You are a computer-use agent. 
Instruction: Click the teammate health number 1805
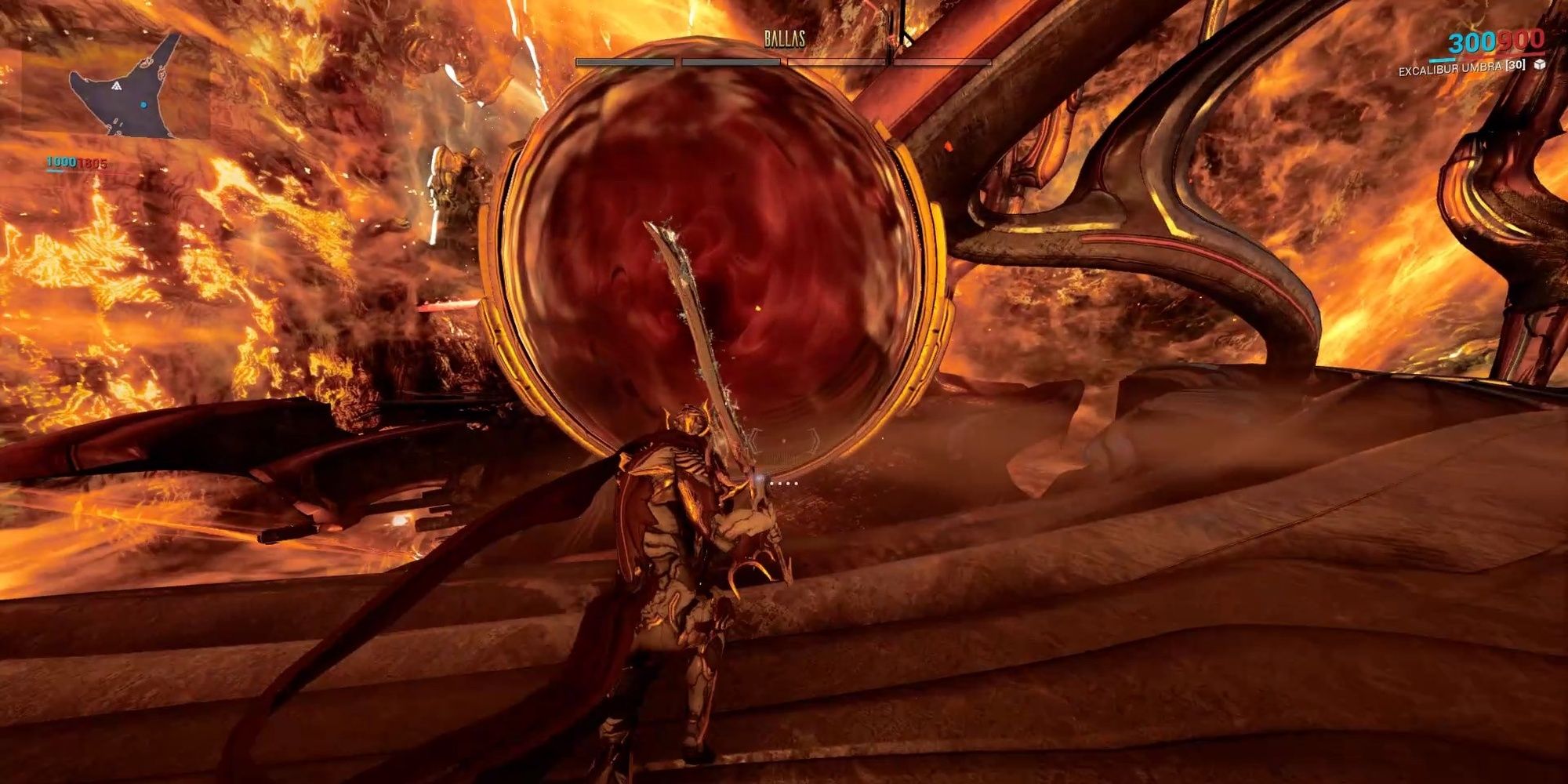pos(93,162)
